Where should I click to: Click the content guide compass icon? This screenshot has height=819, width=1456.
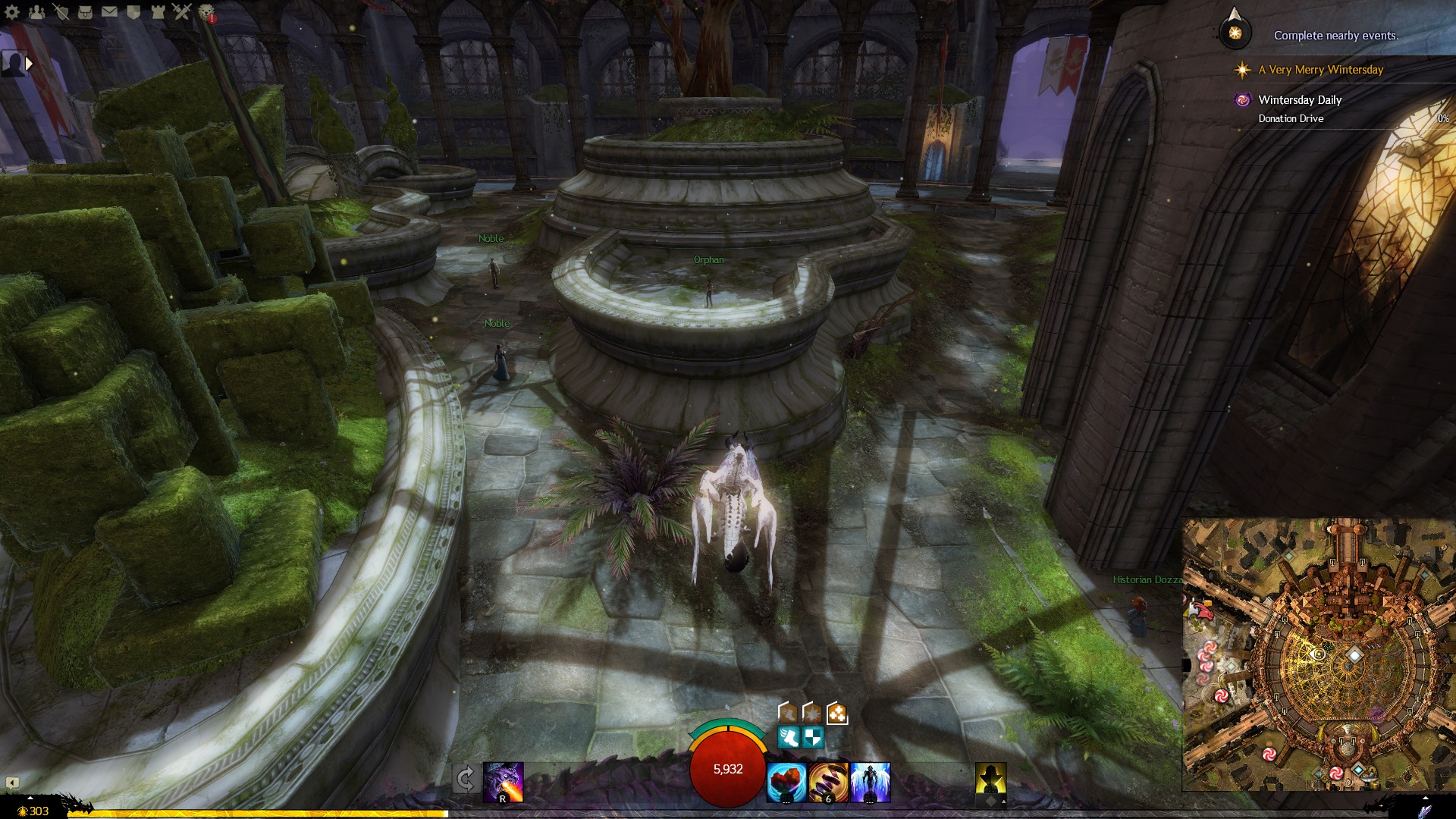point(1235,33)
